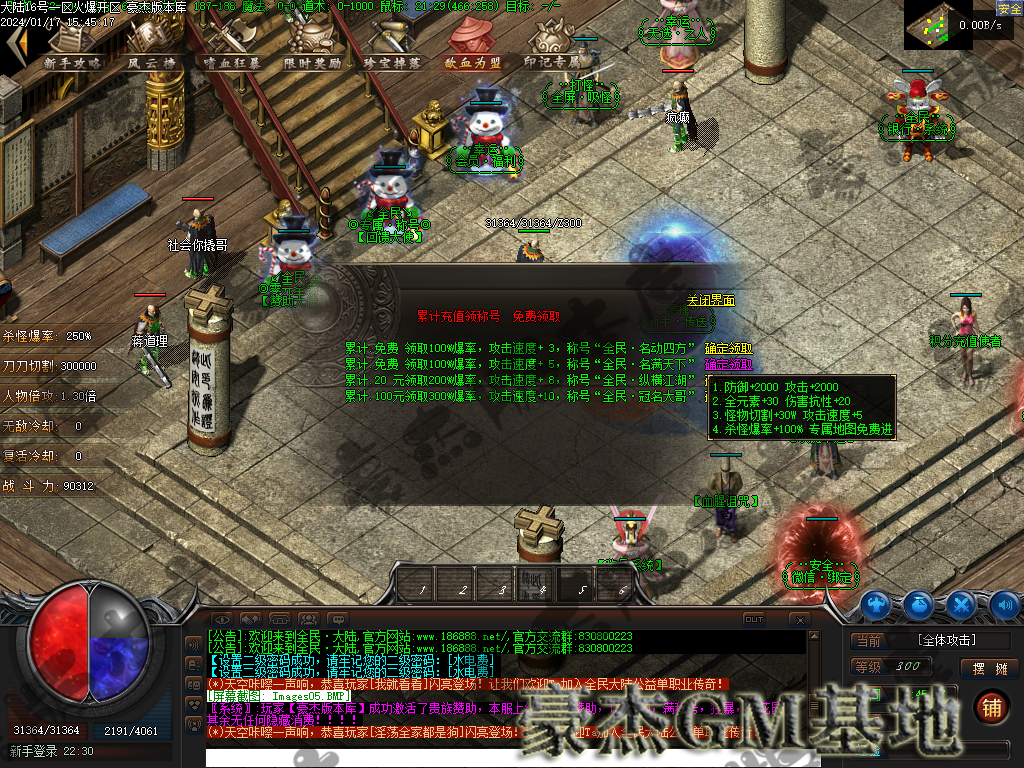Click the crossed swords round button

point(961,605)
